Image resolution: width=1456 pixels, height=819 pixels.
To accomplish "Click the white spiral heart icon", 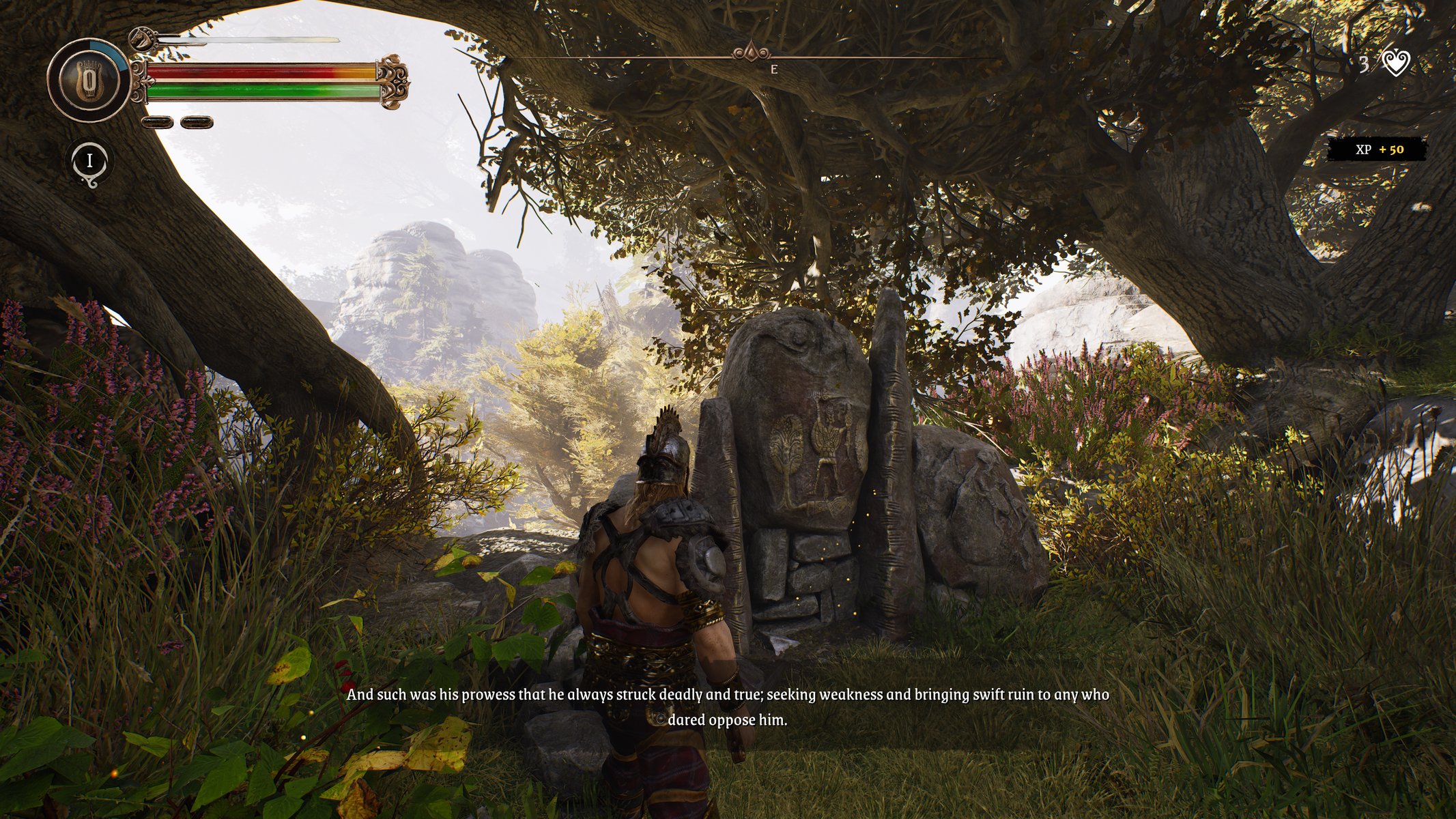I will point(1396,63).
